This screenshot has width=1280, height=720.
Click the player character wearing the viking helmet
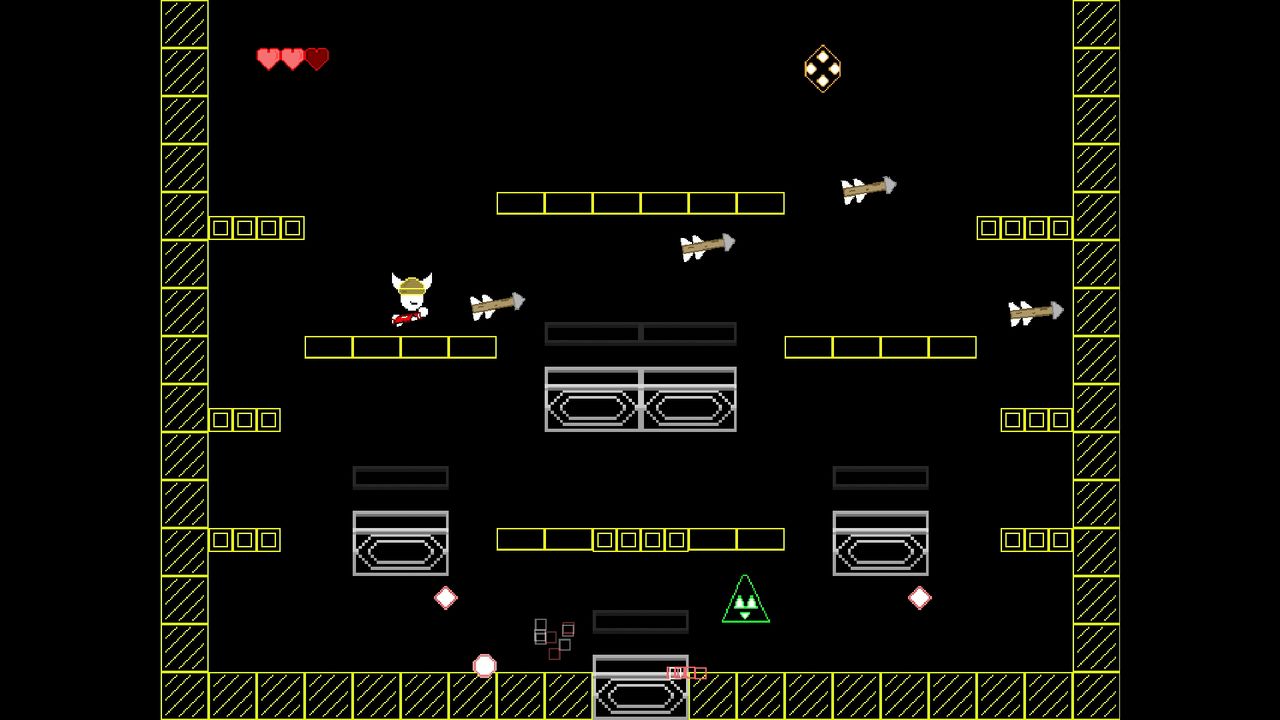coord(410,295)
